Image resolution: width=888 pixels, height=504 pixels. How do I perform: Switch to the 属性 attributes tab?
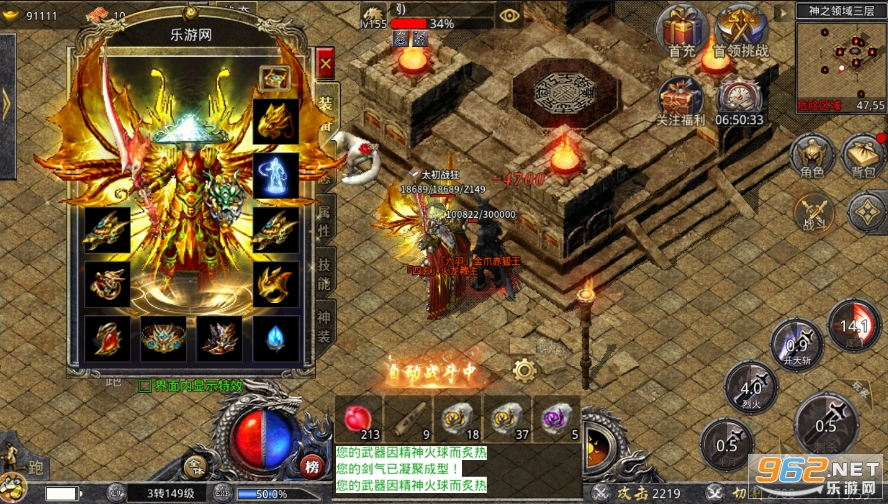[326, 216]
